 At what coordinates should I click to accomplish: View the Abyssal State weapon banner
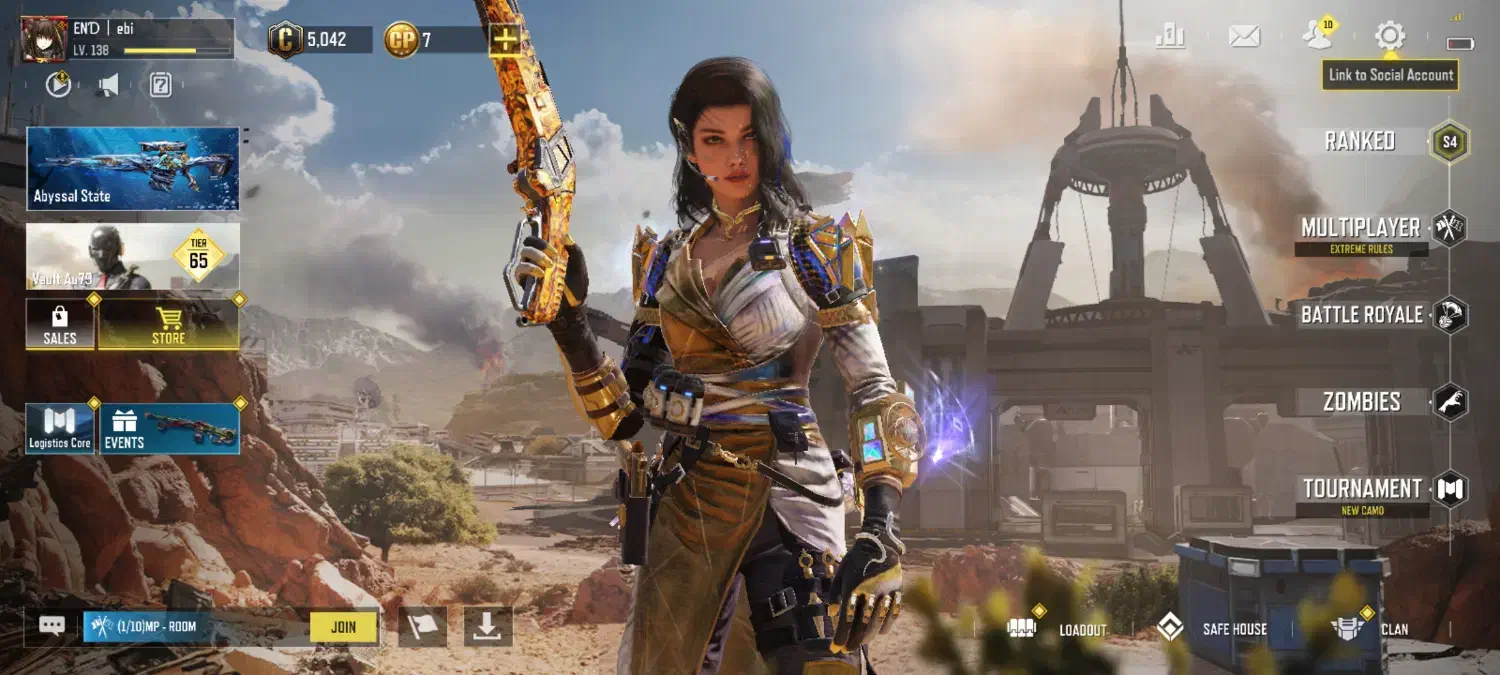click(x=133, y=168)
